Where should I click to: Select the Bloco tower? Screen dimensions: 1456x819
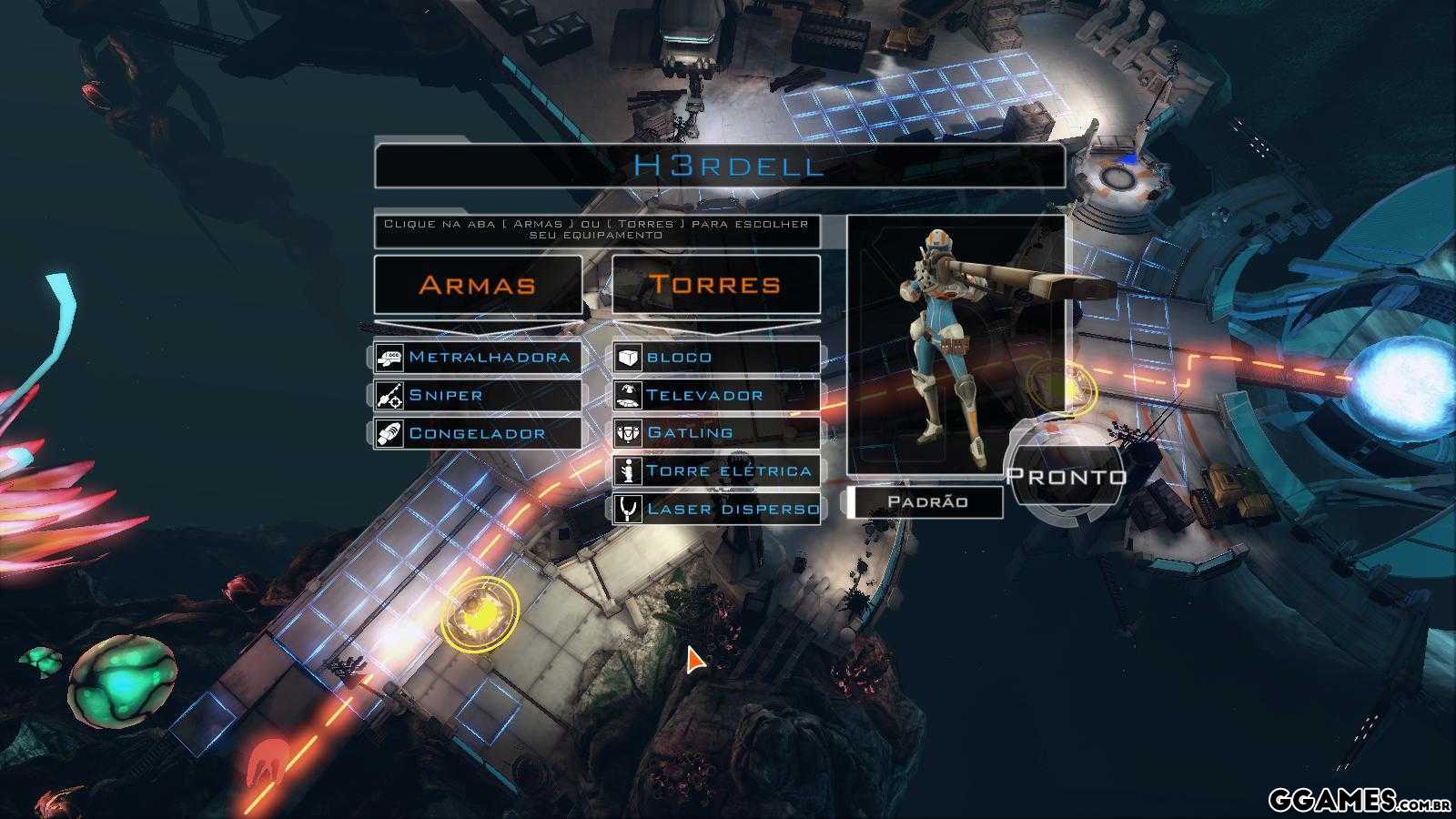click(x=716, y=357)
